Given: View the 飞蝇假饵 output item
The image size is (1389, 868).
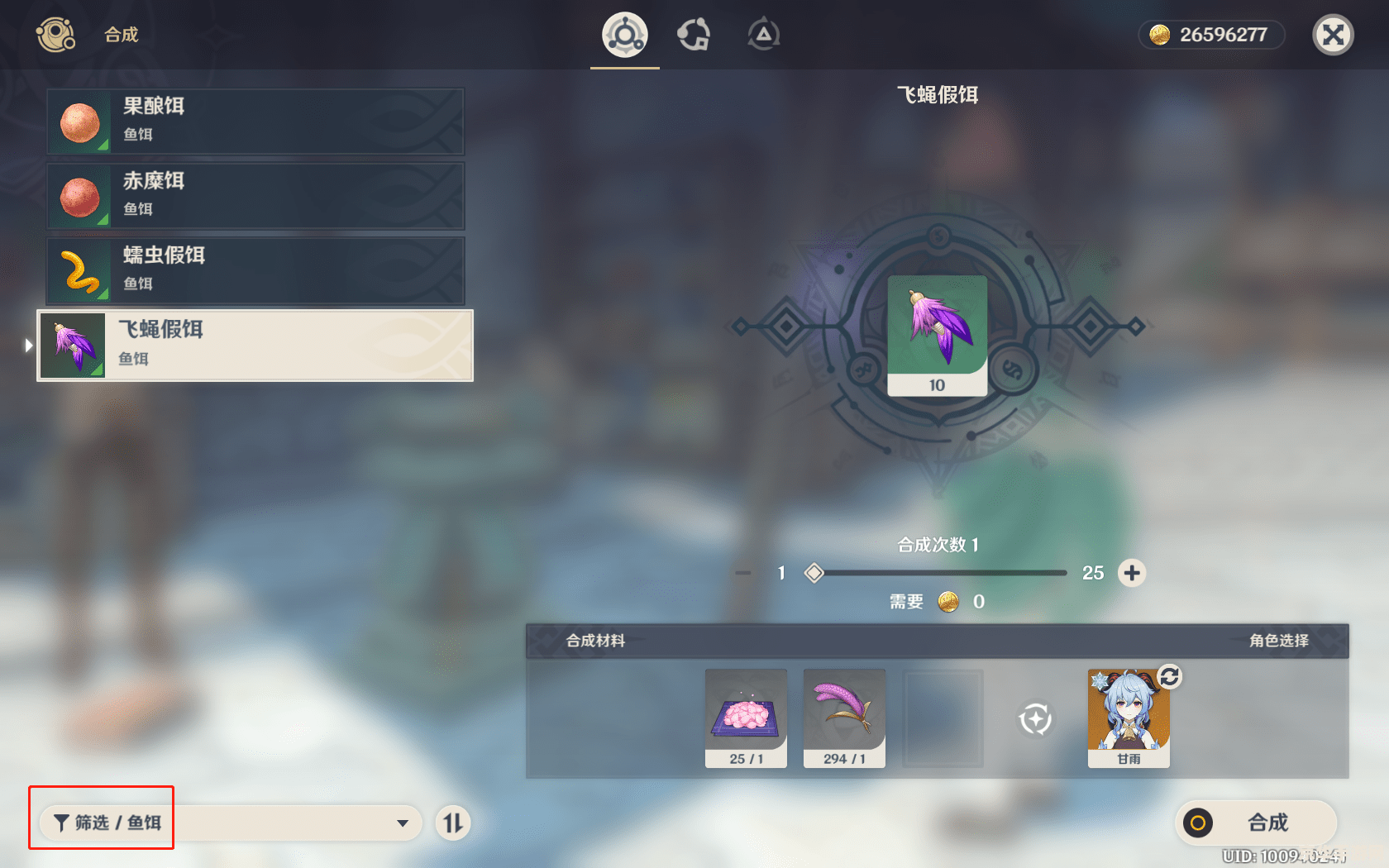Looking at the screenshot, I should 937,335.
